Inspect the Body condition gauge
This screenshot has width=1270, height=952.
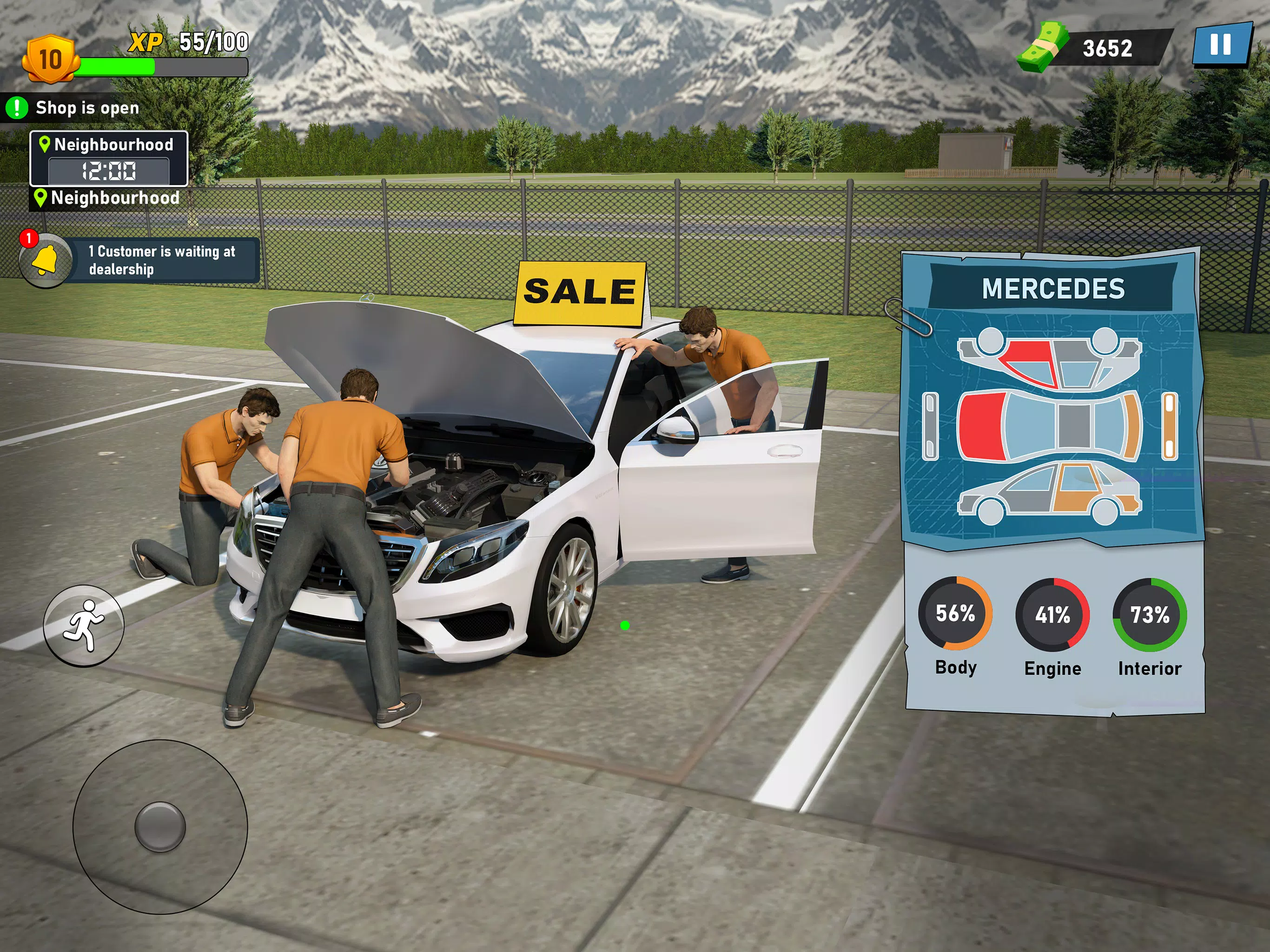[955, 614]
